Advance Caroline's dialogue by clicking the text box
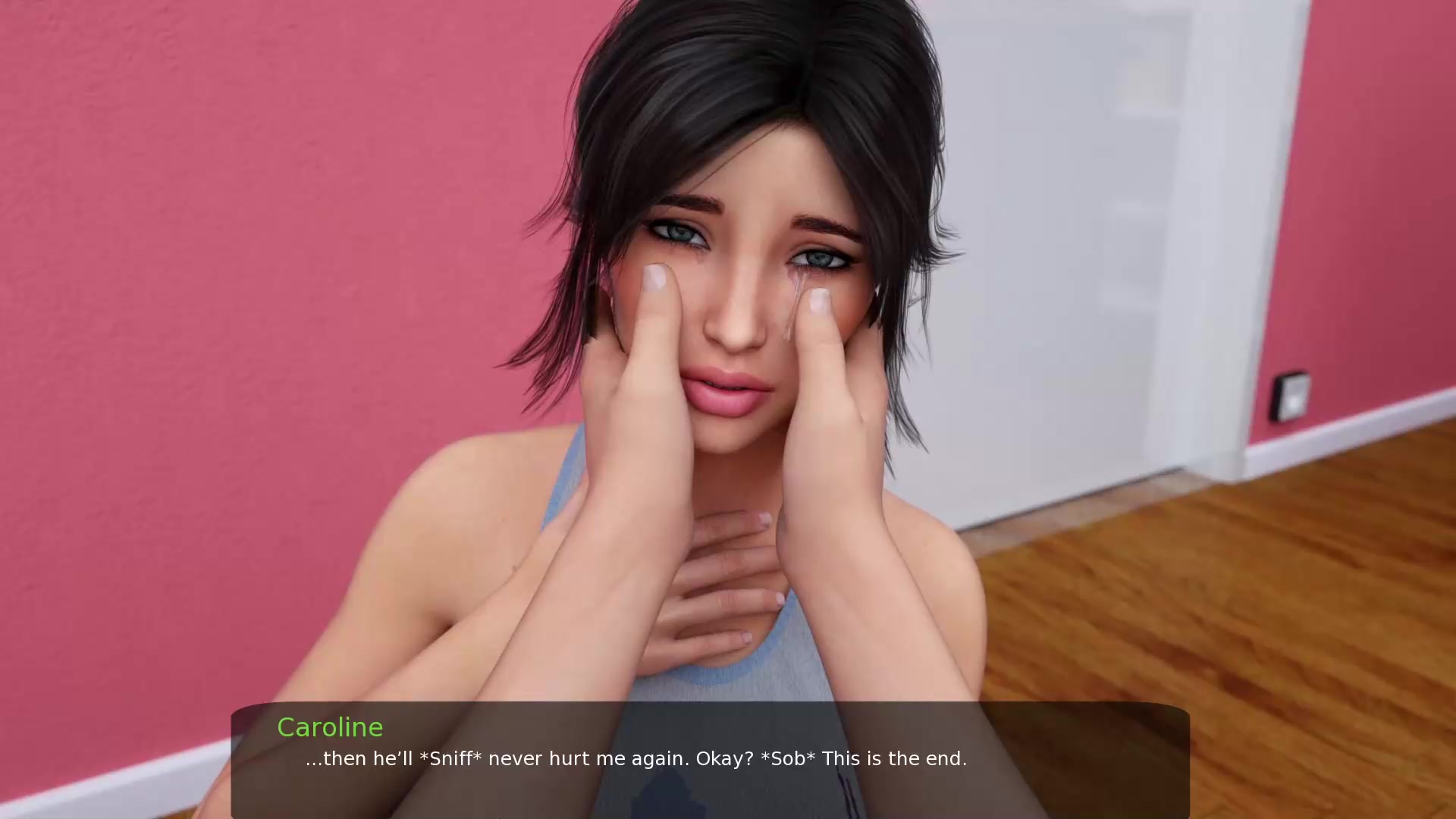This screenshot has height=819, width=1456. click(x=710, y=759)
